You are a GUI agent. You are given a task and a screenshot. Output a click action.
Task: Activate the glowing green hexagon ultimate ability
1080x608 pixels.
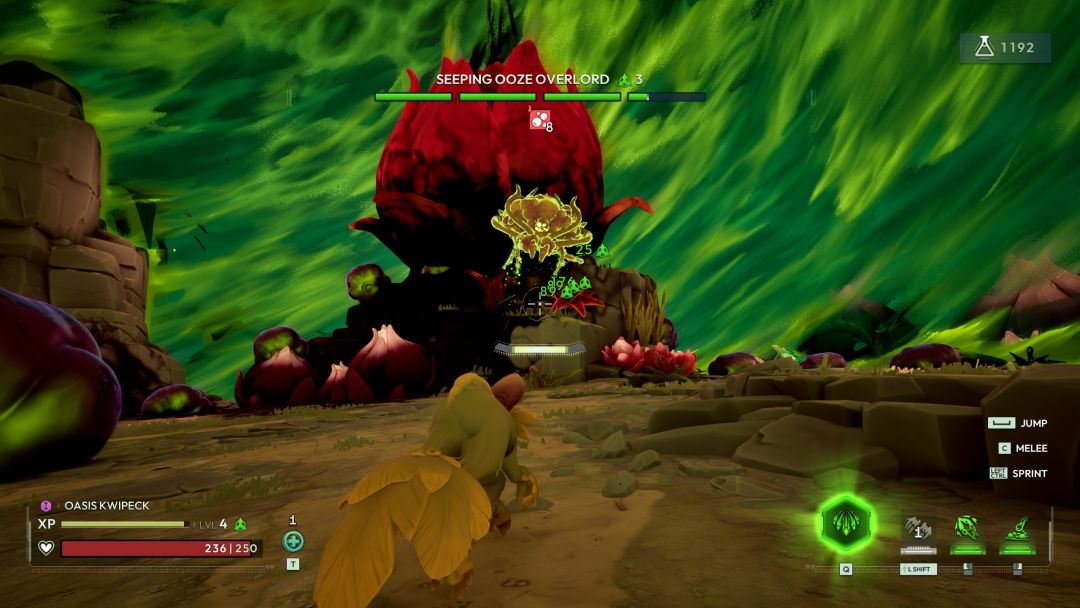[846, 524]
